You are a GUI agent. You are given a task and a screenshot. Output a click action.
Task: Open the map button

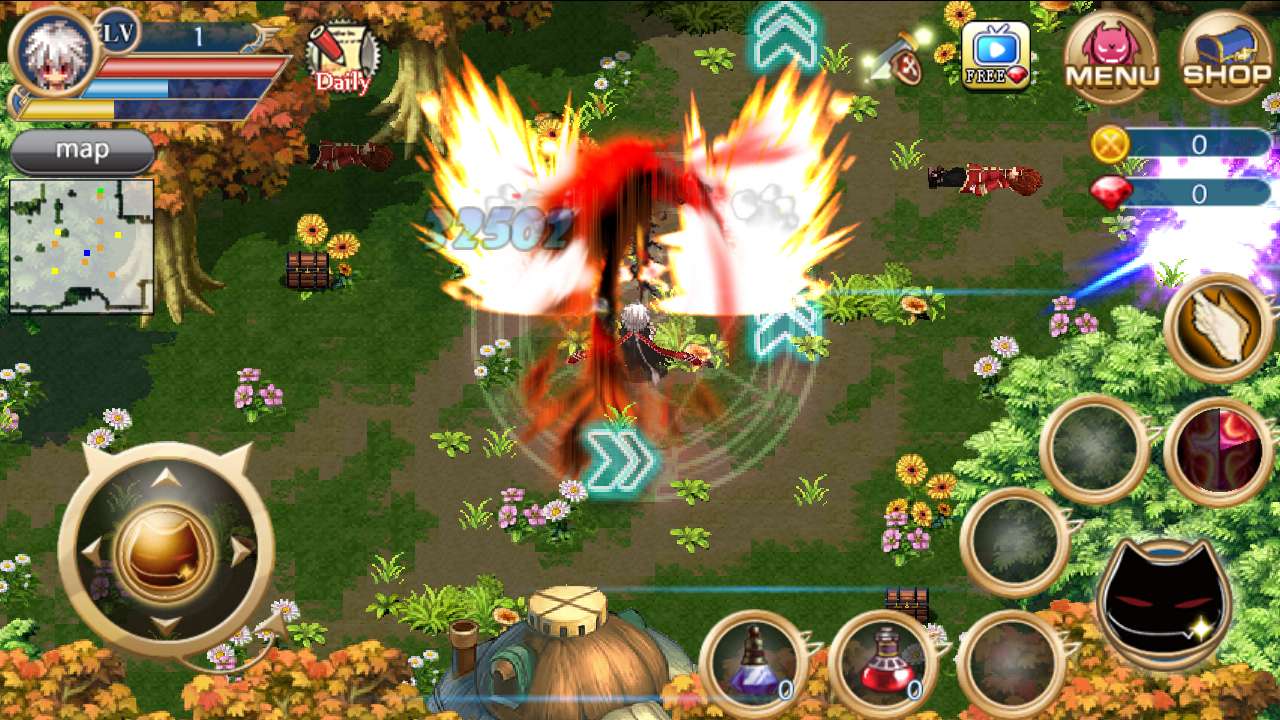tap(82, 151)
